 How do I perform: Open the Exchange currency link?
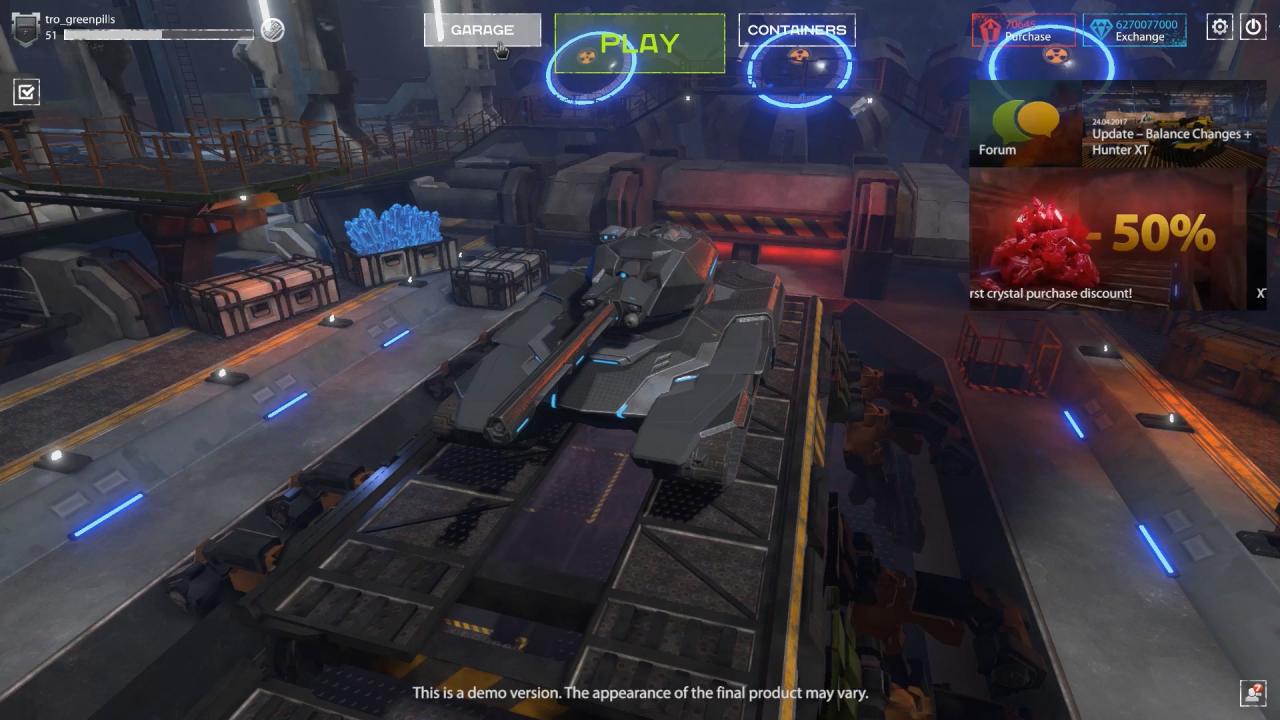click(1138, 36)
